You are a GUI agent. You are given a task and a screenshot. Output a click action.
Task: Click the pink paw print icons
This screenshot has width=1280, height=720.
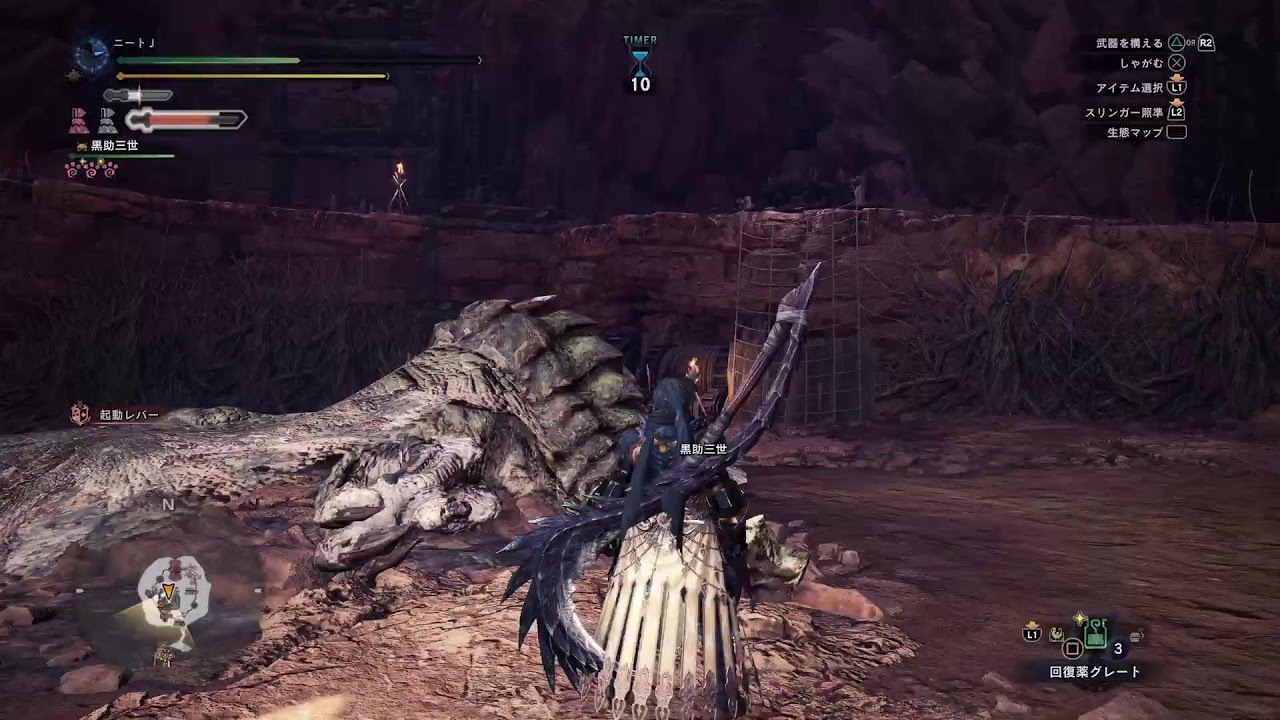click(91, 170)
